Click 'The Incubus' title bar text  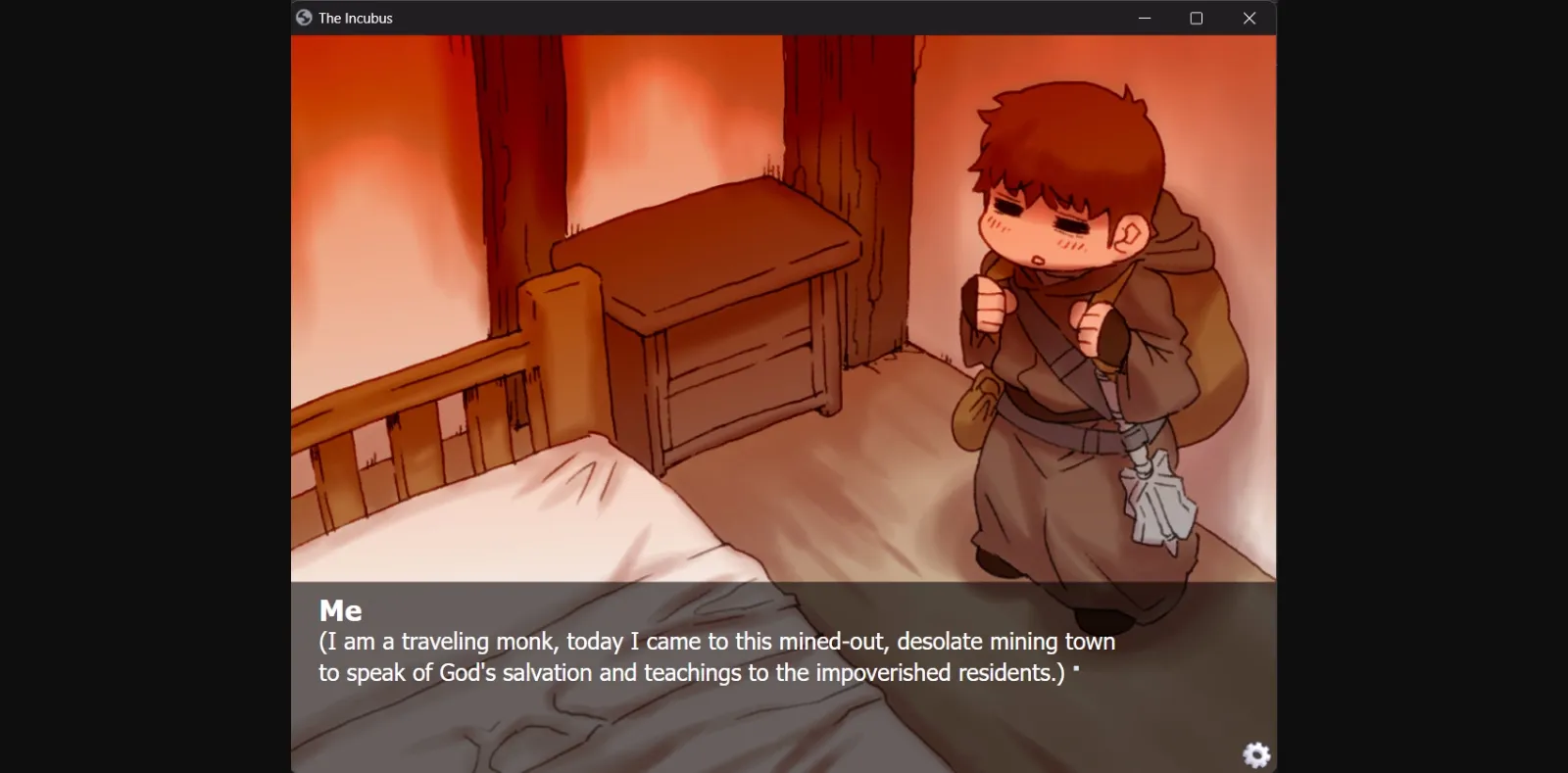[353, 18]
